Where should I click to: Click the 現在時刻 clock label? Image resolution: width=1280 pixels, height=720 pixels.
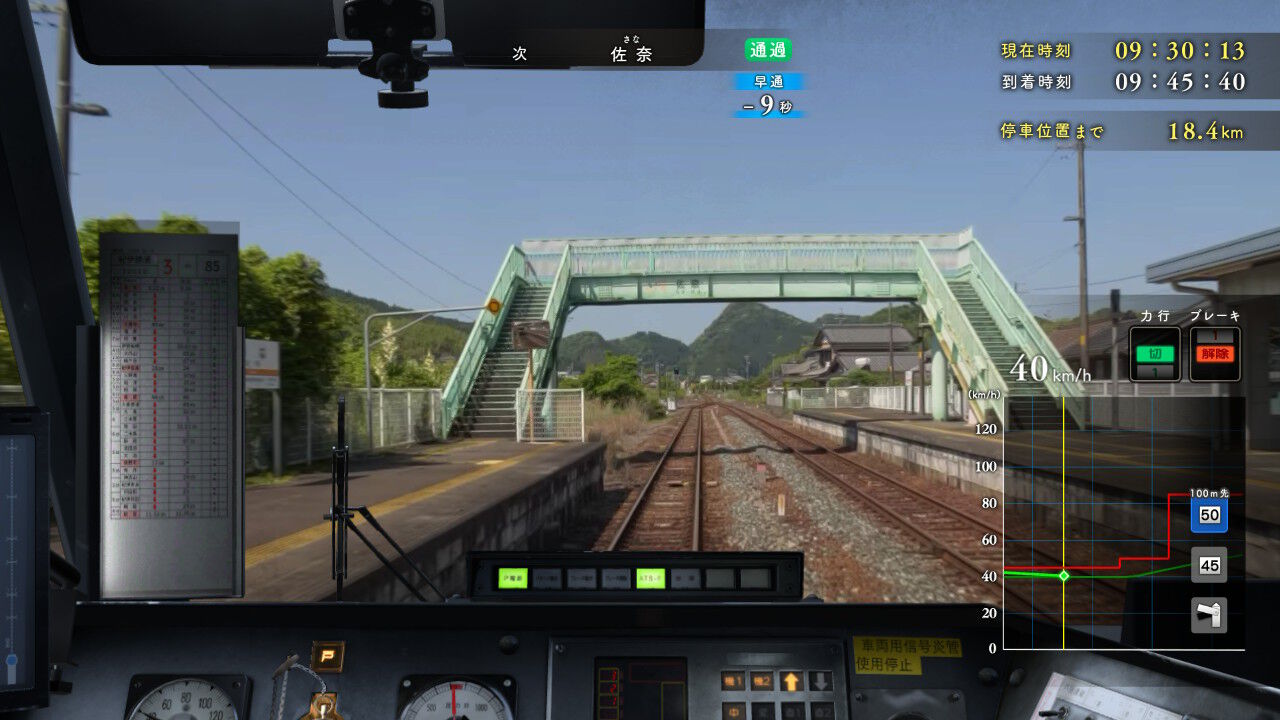click(x=1036, y=50)
